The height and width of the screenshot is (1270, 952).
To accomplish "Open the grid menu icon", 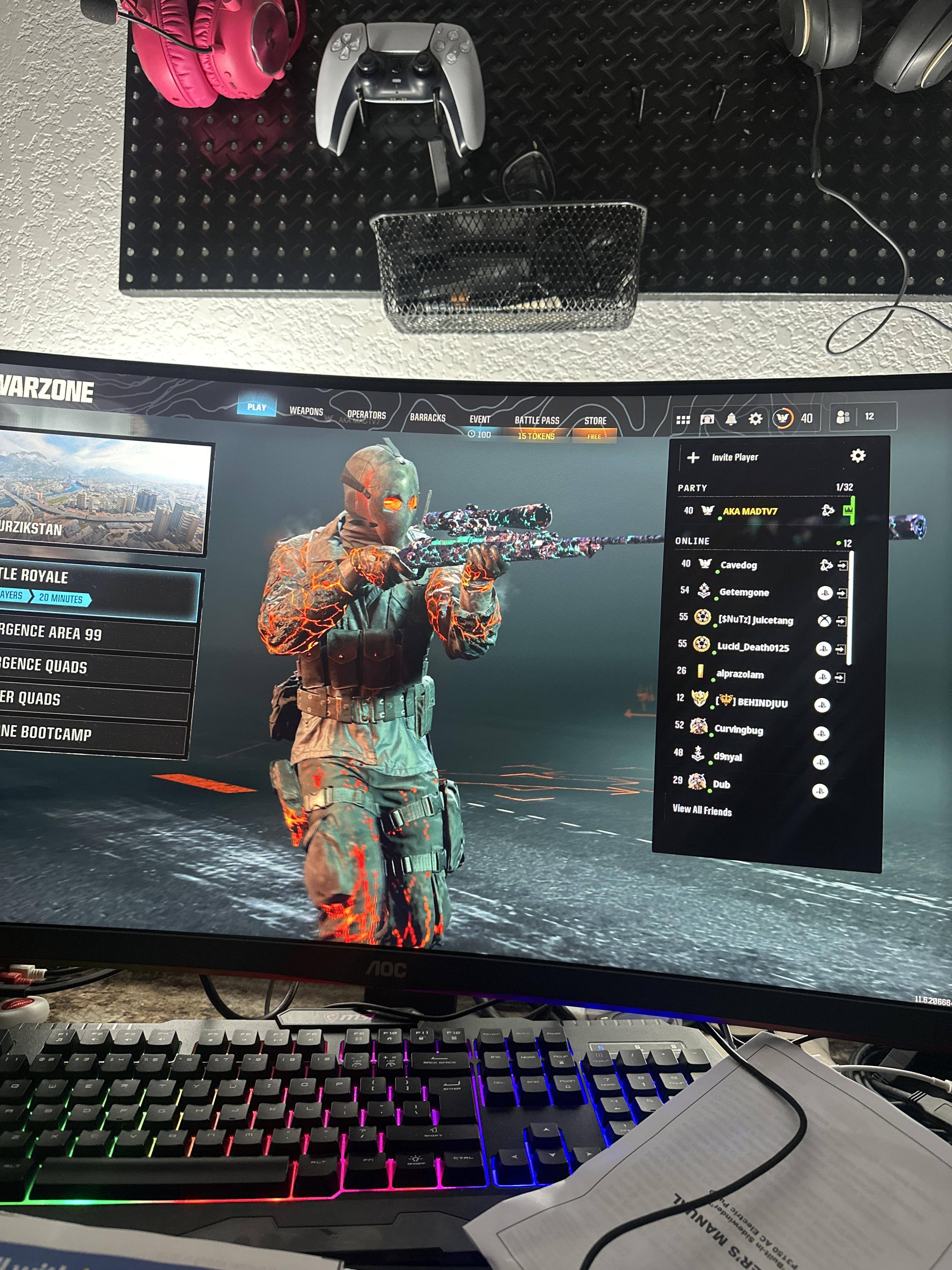I will click(683, 420).
